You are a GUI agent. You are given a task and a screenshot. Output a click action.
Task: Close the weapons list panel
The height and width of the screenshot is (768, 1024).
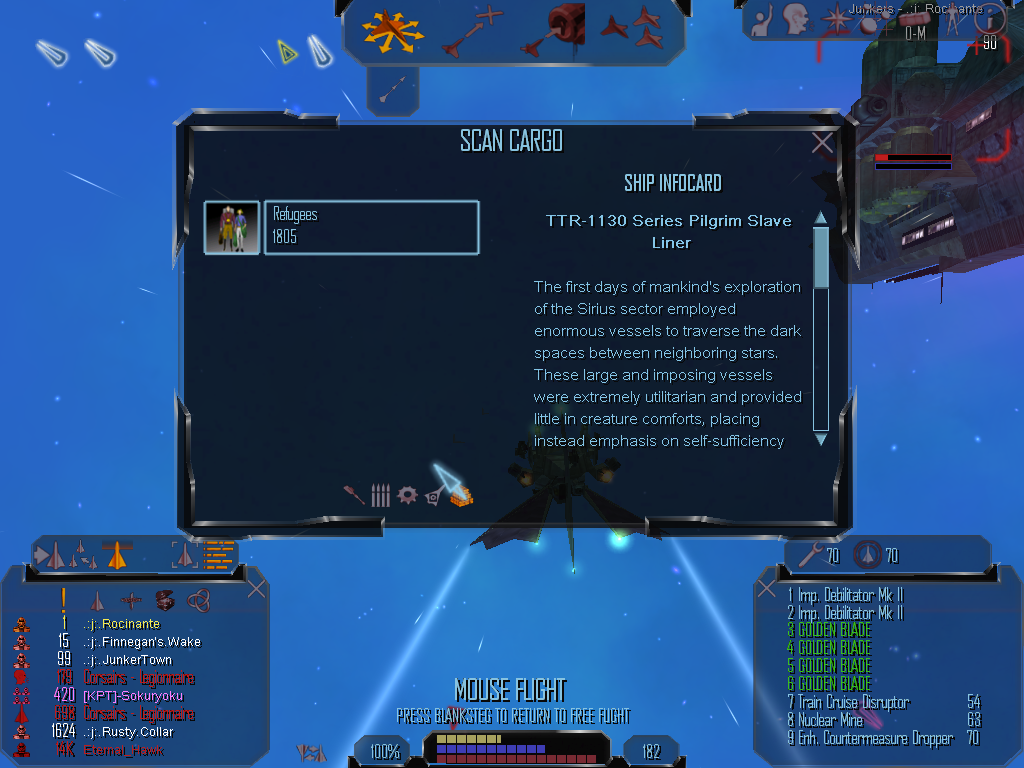pos(767,588)
